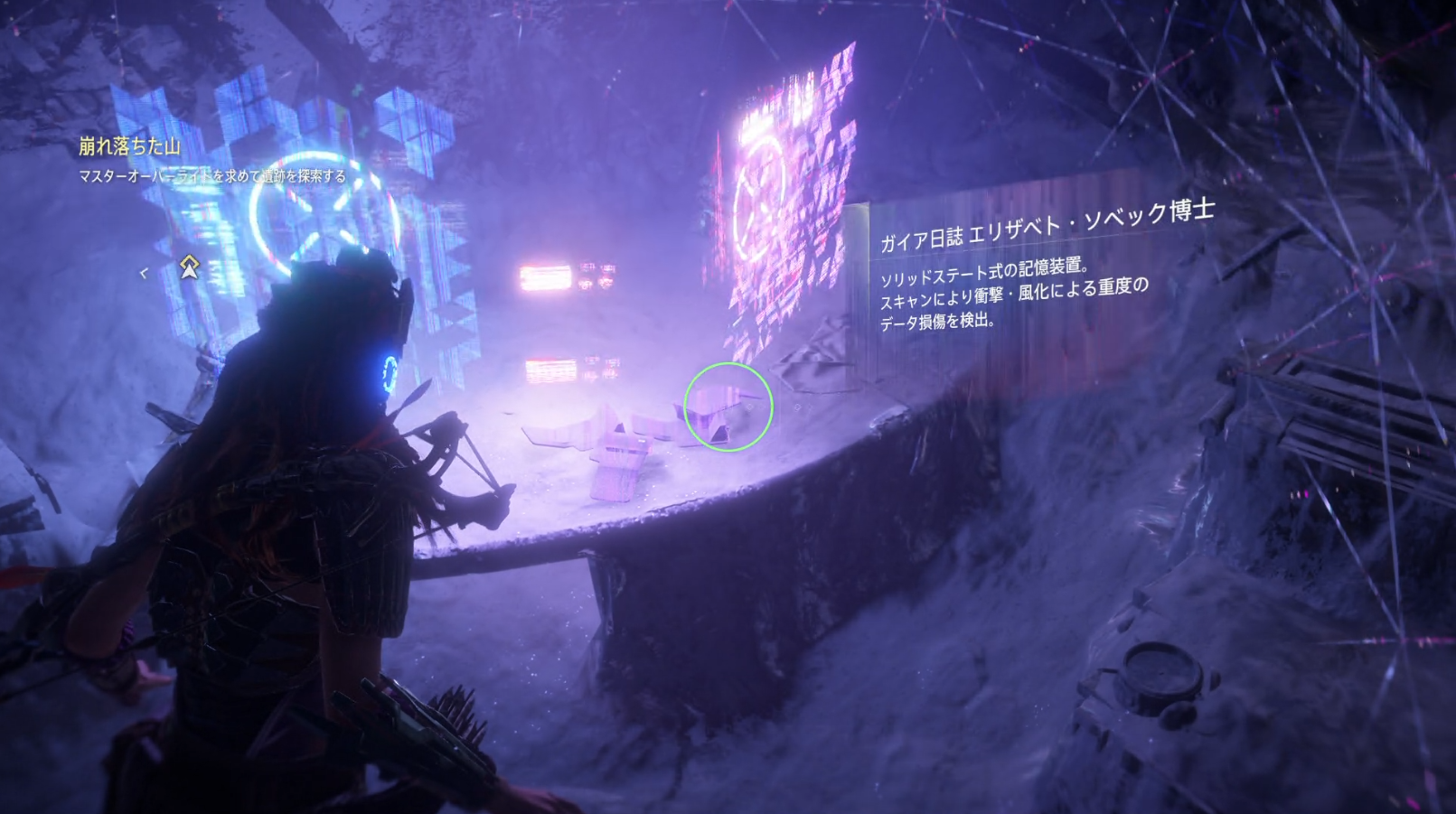Viewport: 1456px width, 814px height.
Task: Open the ガイア日誌 エリザベト・ソベック博士 scan panel
Action: (1046, 227)
